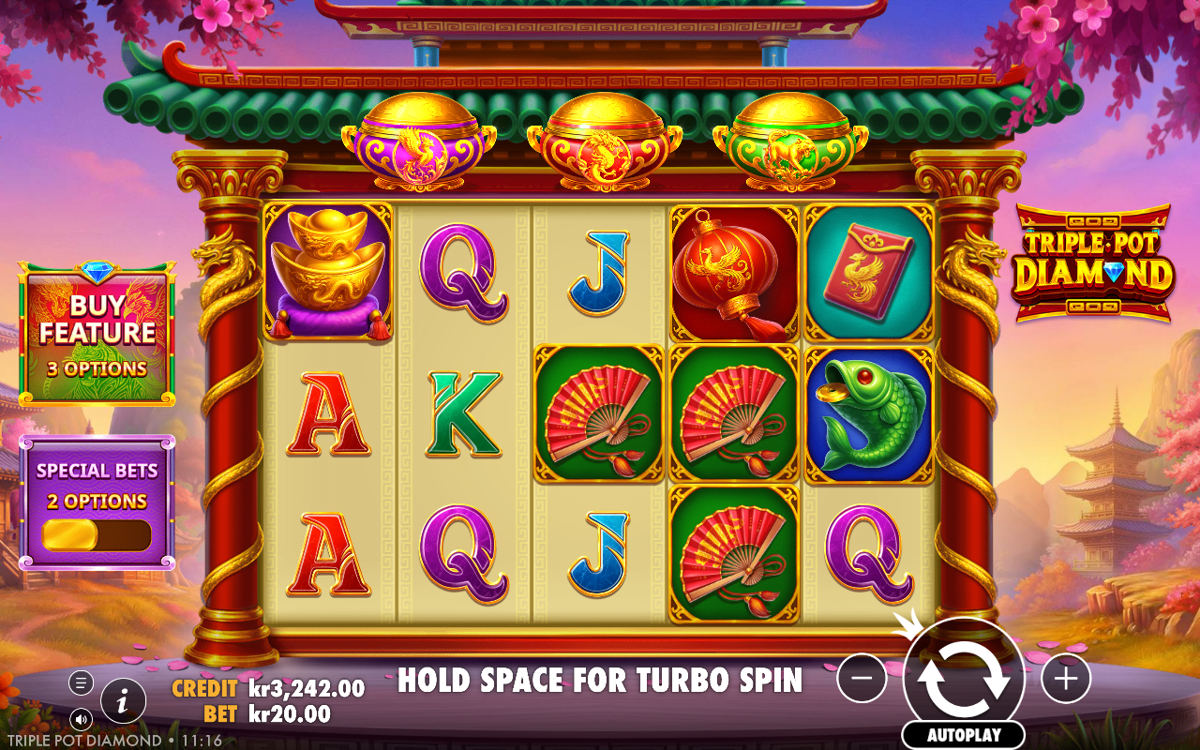Mute the sound via the speaker icon
The width and height of the screenshot is (1200, 750).
point(82,718)
